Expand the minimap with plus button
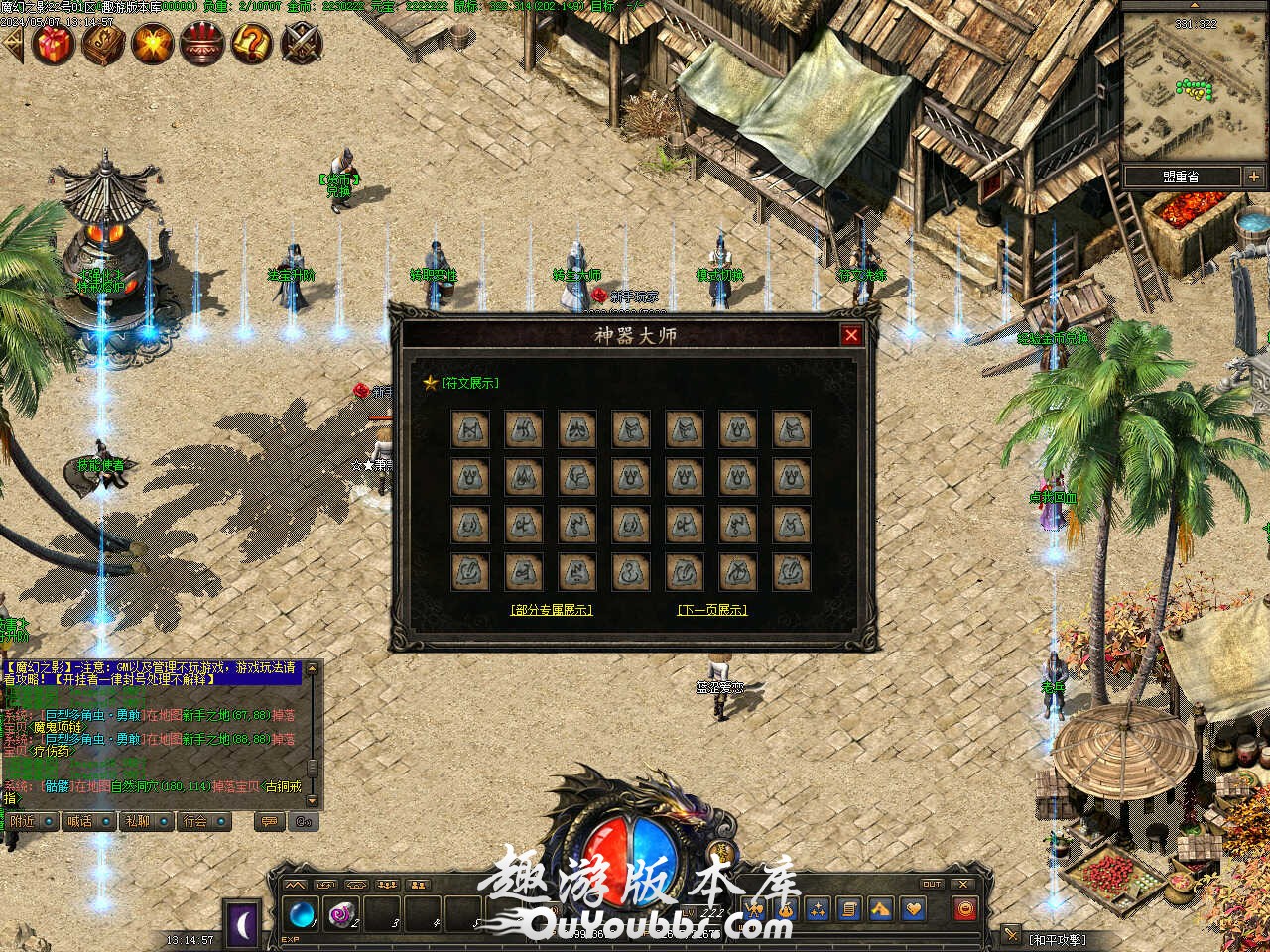This screenshot has height=952, width=1270. [x=1254, y=177]
